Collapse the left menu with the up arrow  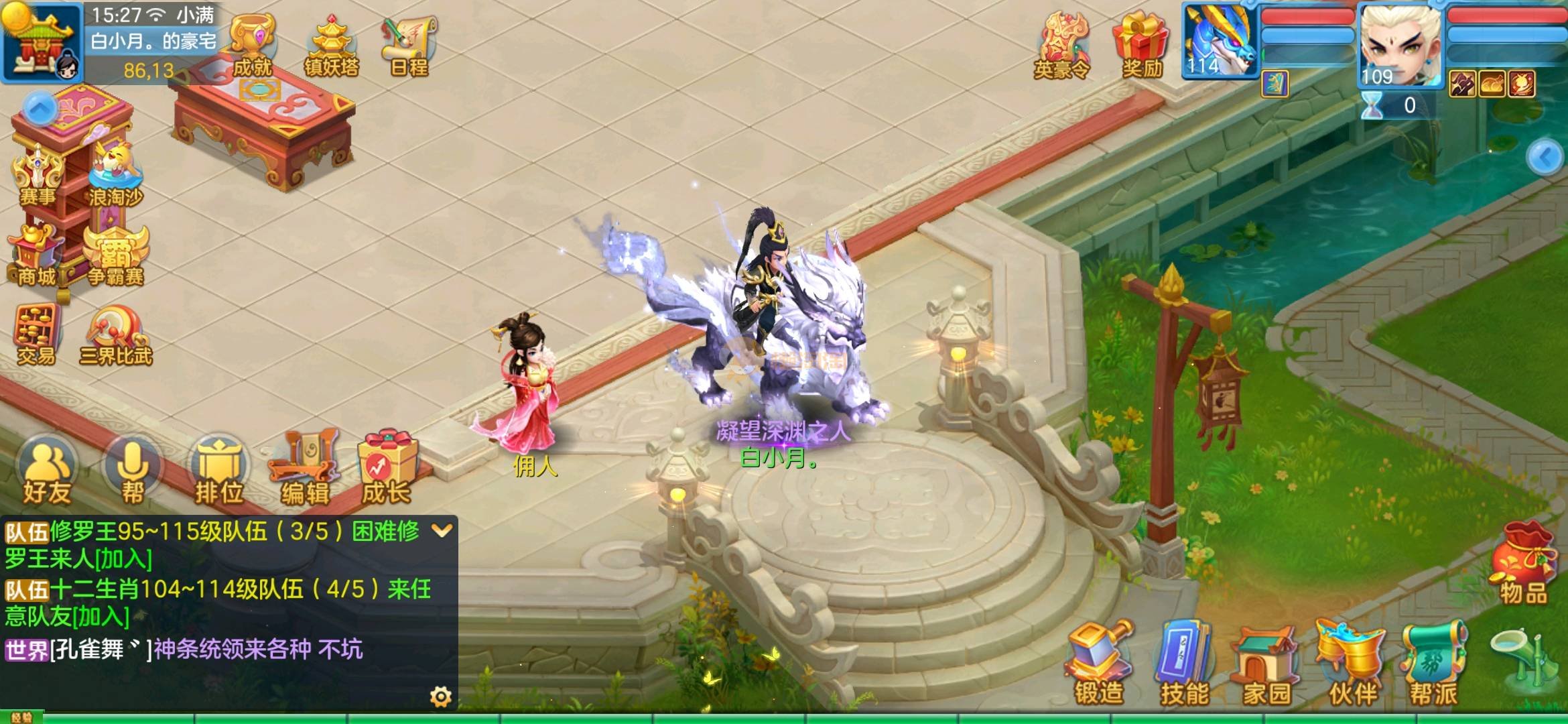[x=40, y=108]
